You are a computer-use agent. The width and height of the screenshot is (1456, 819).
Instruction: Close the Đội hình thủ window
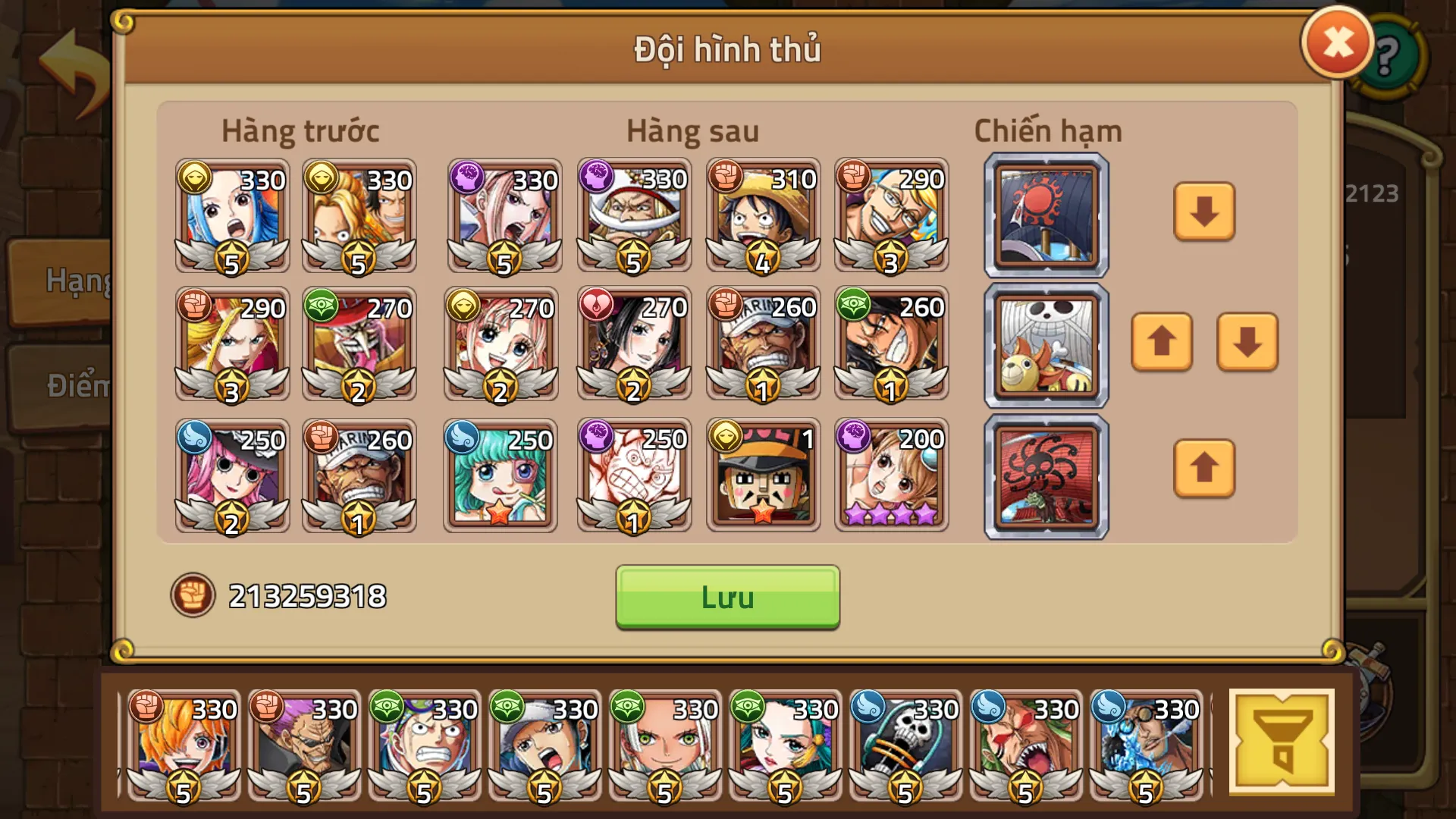click(x=1337, y=42)
